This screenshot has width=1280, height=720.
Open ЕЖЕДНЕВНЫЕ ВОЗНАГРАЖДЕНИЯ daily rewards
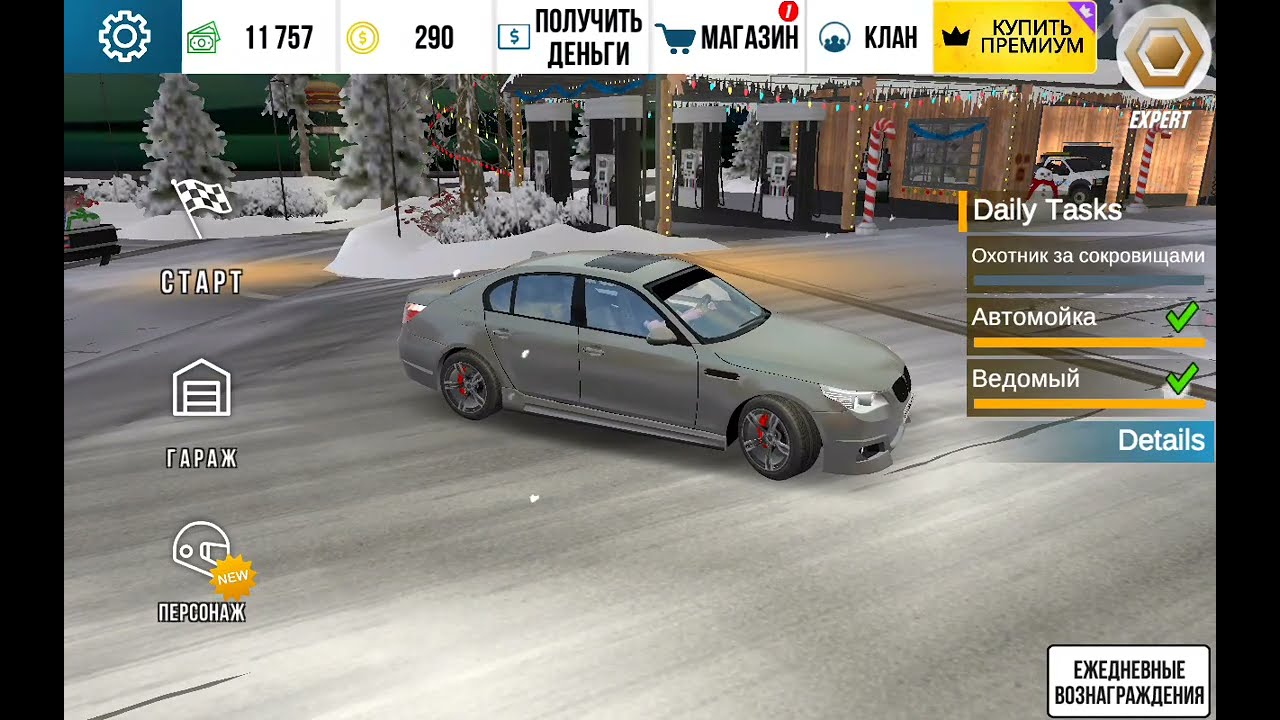(1128, 682)
